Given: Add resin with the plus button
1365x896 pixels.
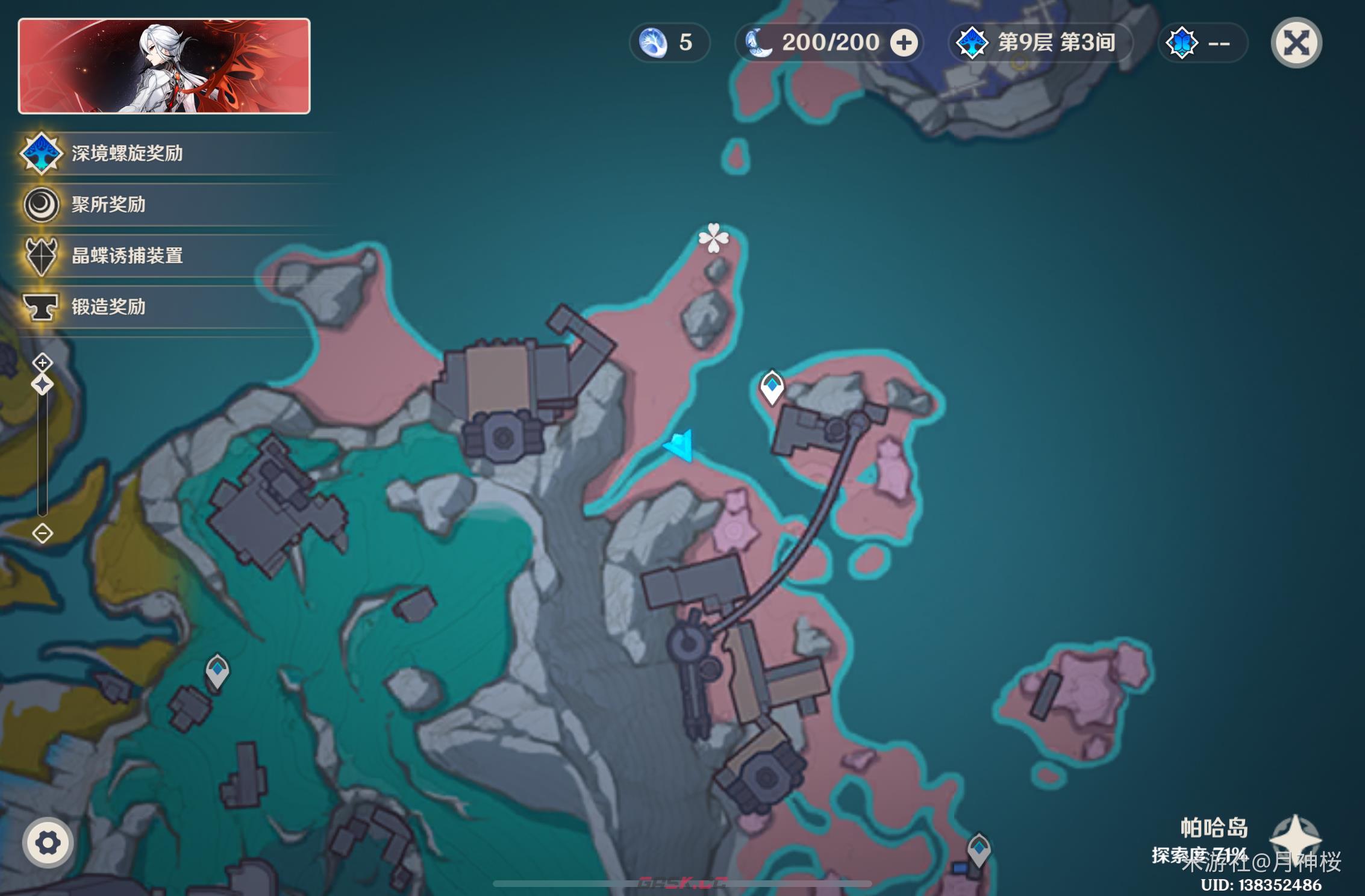Looking at the screenshot, I should 904,43.
